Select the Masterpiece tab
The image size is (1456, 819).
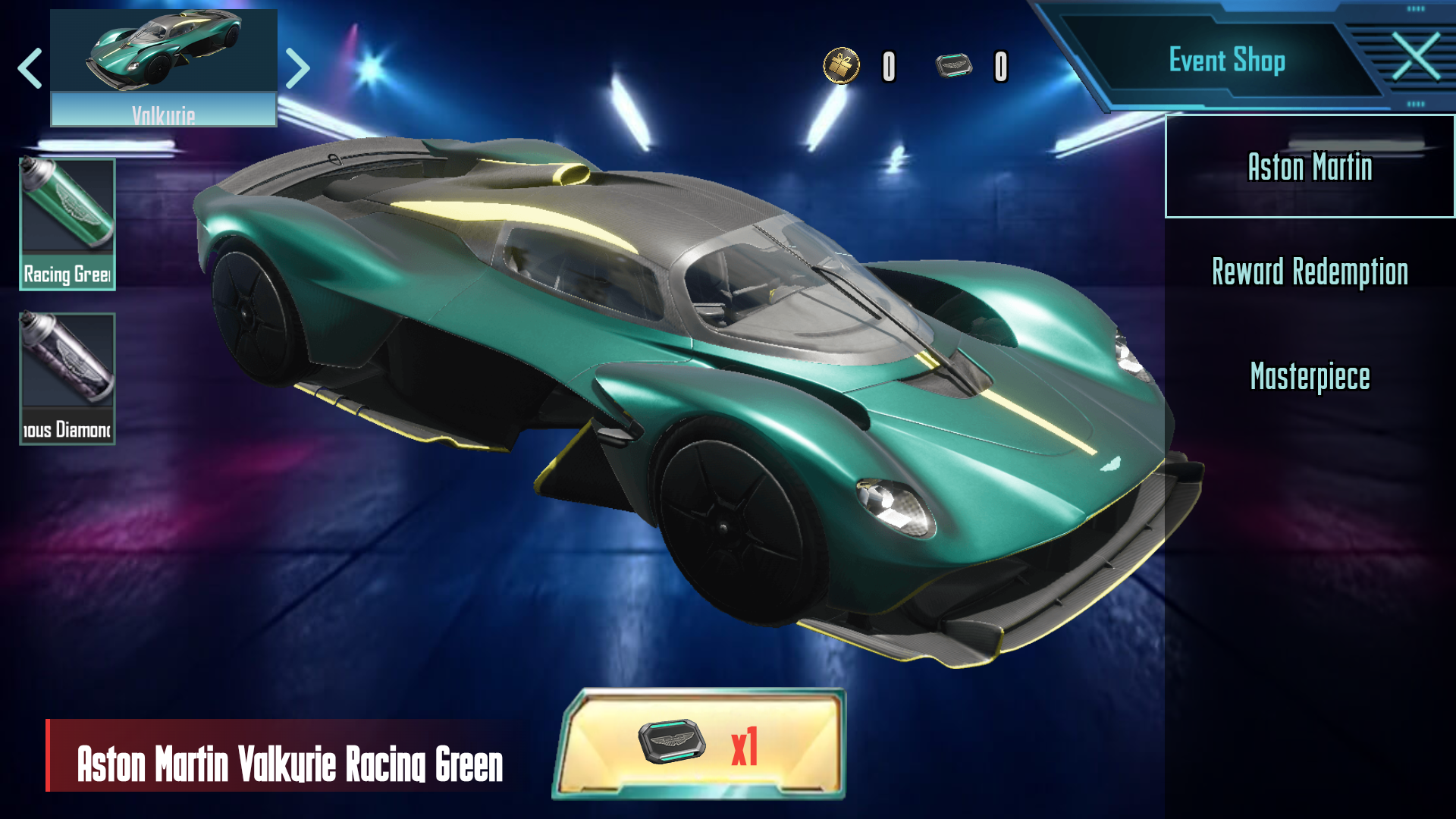pos(1310,376)
